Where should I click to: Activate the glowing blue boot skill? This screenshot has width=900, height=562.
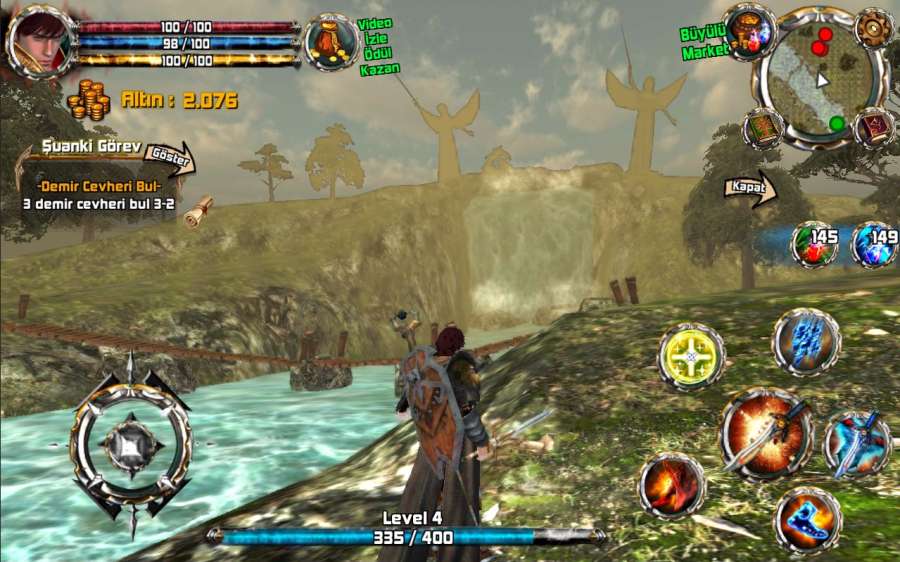[807, 519]
